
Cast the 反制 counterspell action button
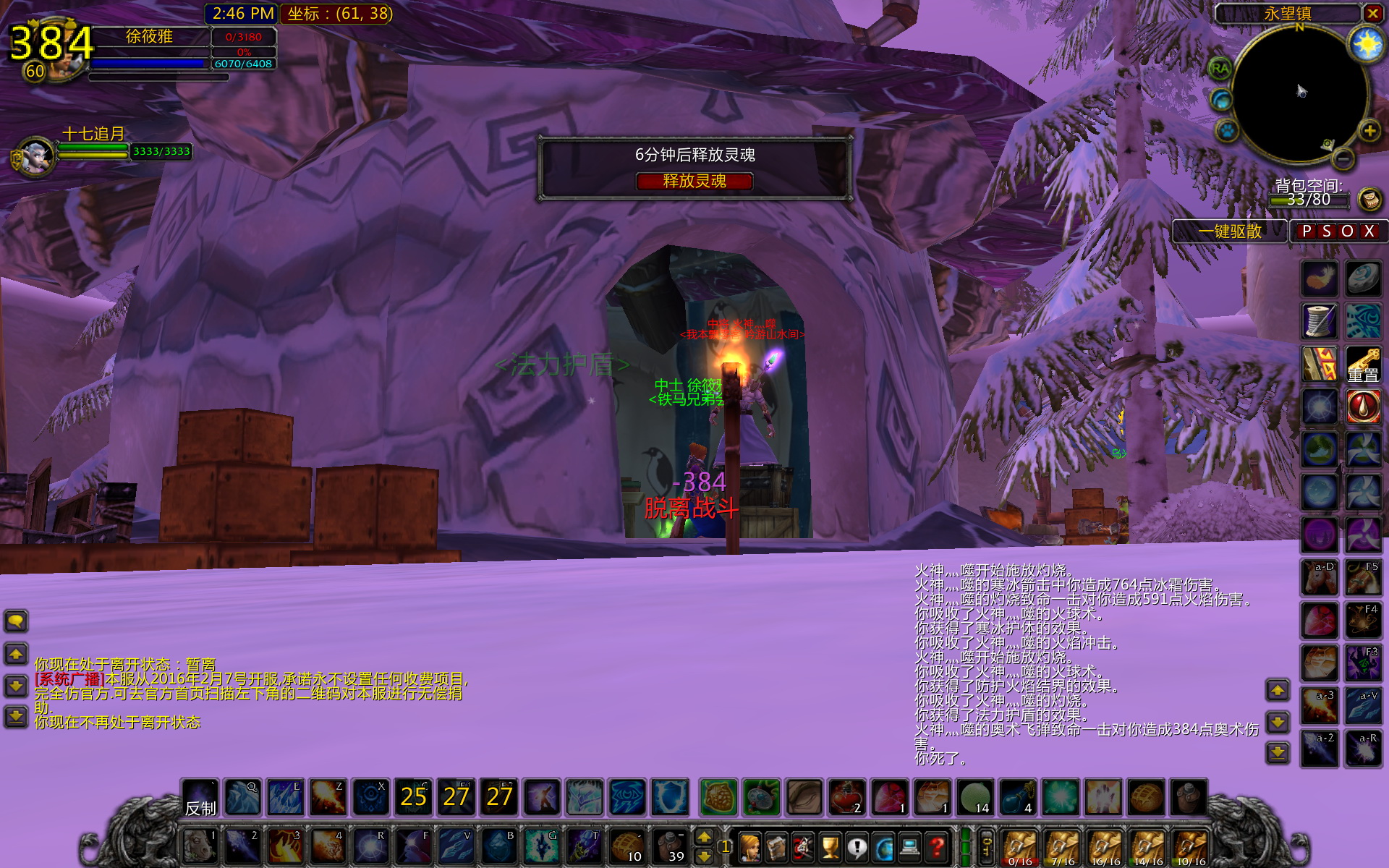click(x=201, y=799)
